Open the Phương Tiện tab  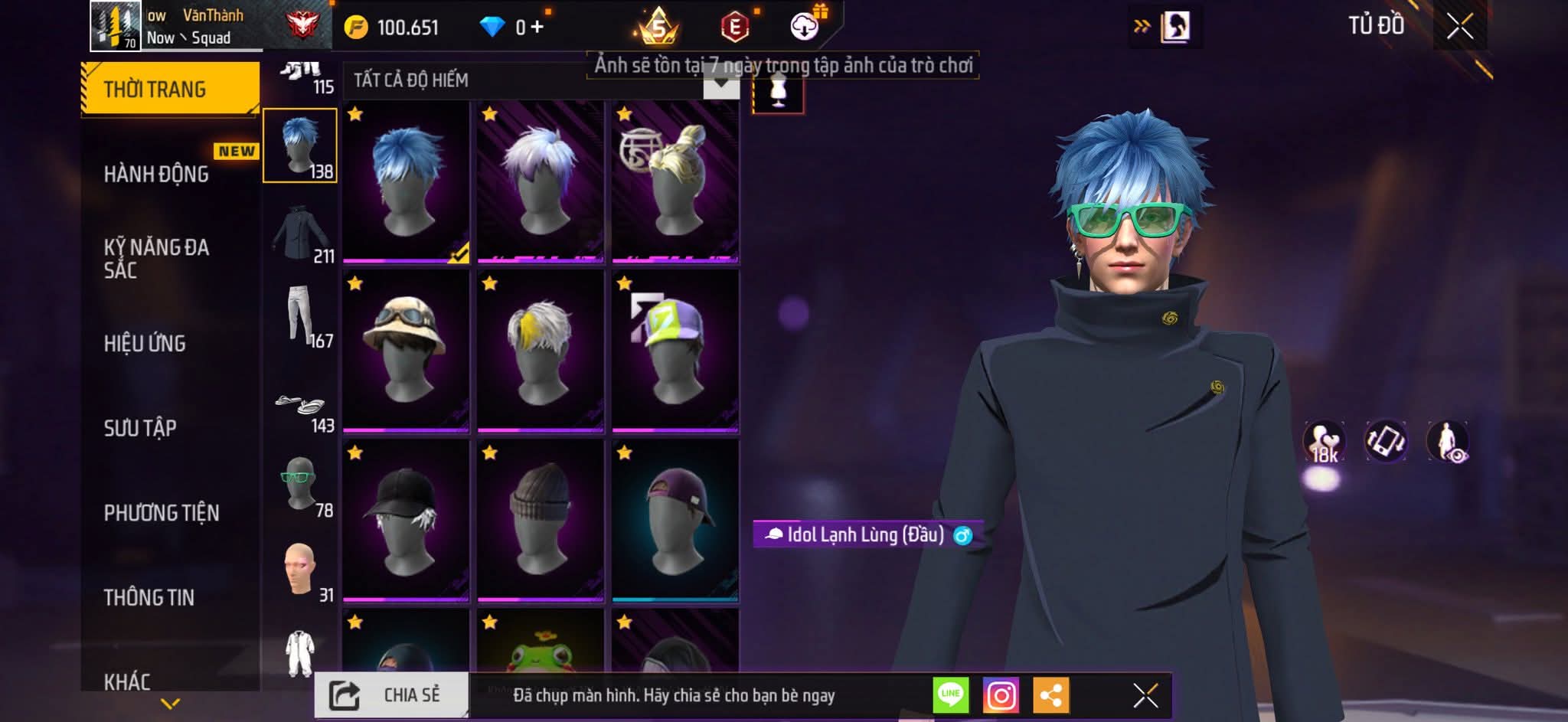pos(162,512)
